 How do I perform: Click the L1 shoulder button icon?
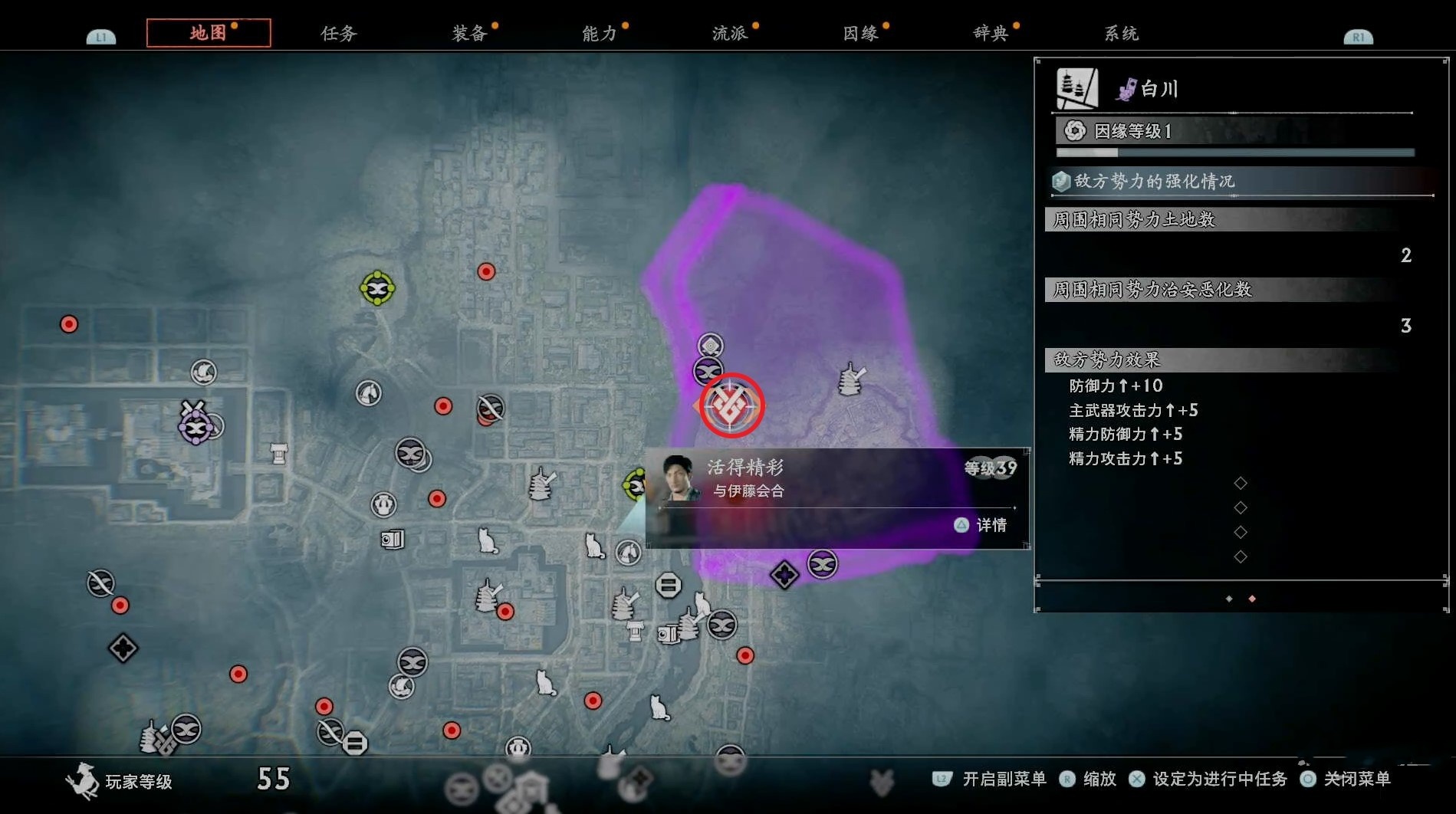coord(100,34)
